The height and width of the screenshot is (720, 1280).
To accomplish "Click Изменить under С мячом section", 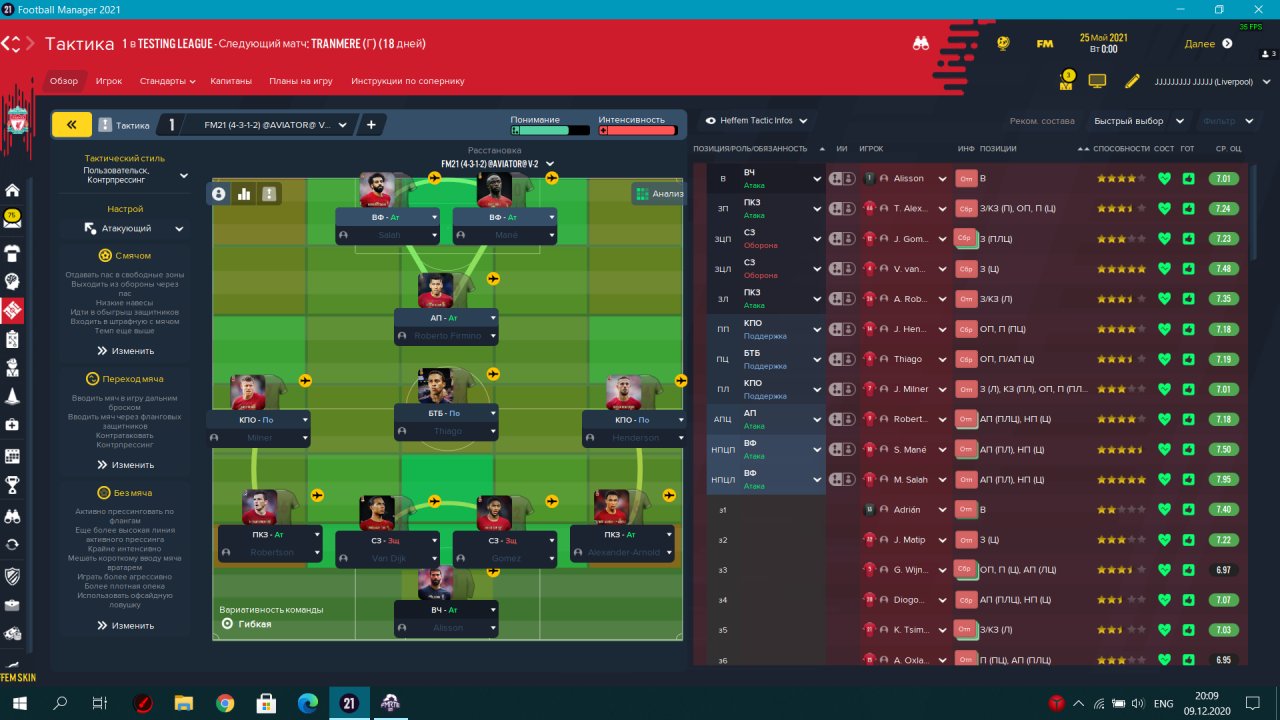I will (x=126, y=351).
